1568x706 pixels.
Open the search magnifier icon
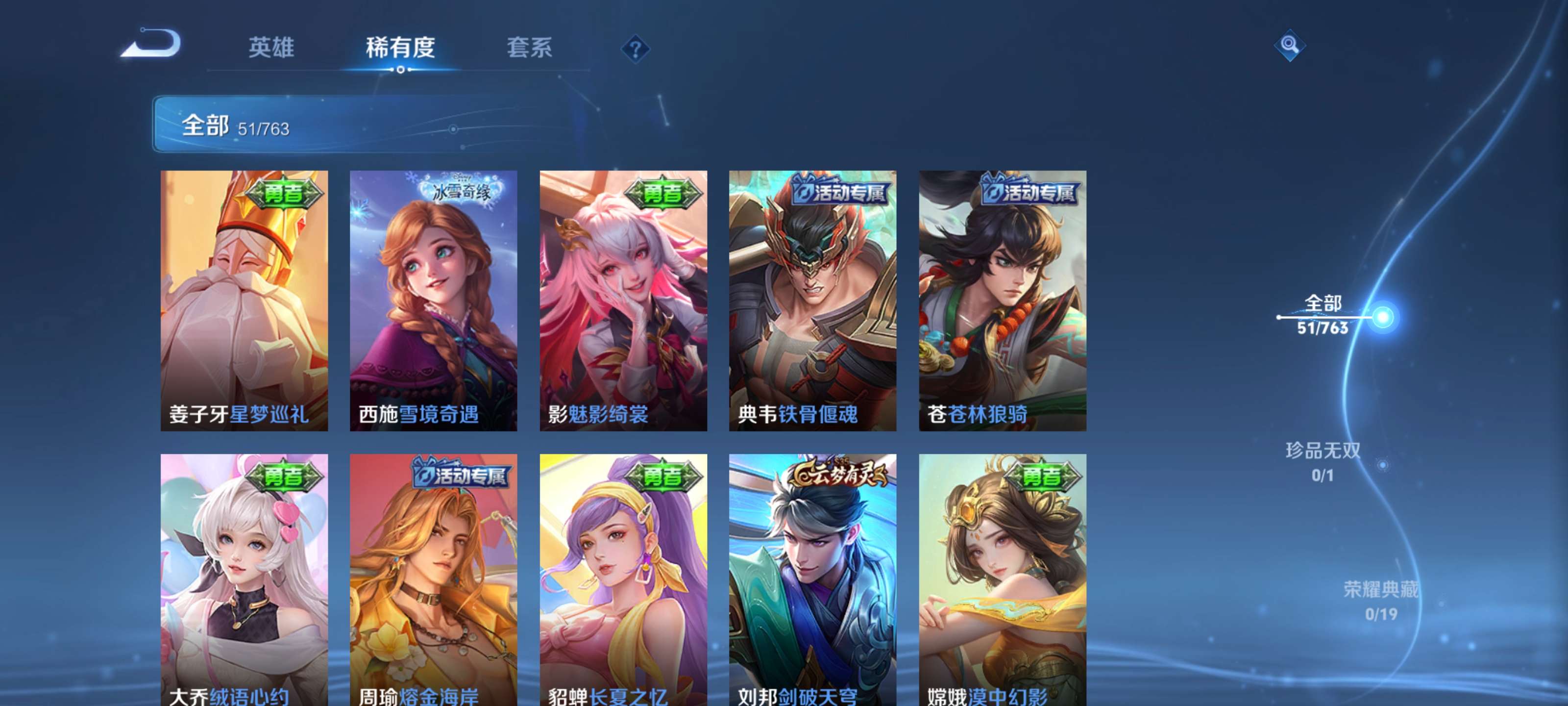tap(1290, 46)
